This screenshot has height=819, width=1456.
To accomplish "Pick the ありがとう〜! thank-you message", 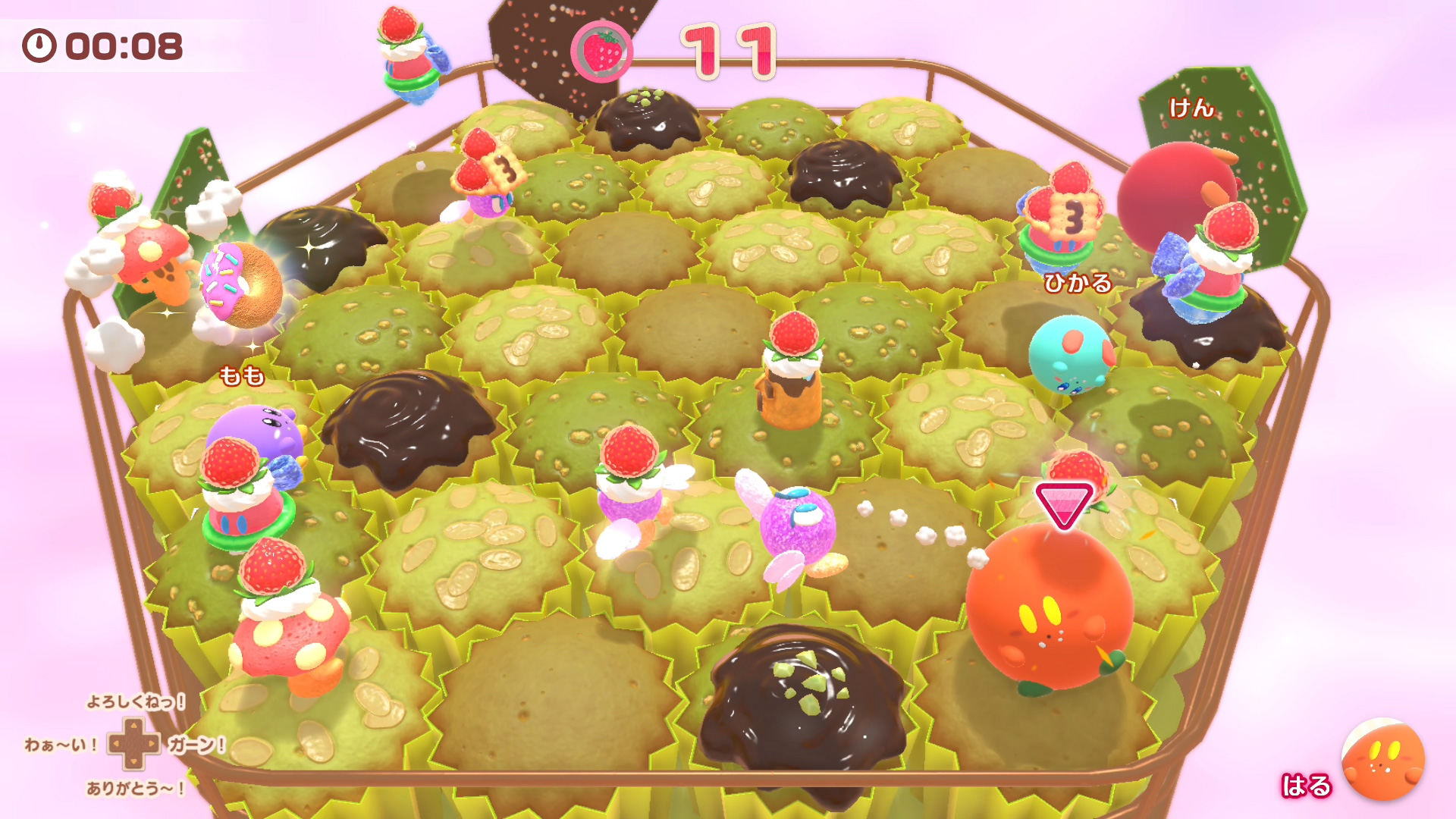I will click(x=135, y=789).
